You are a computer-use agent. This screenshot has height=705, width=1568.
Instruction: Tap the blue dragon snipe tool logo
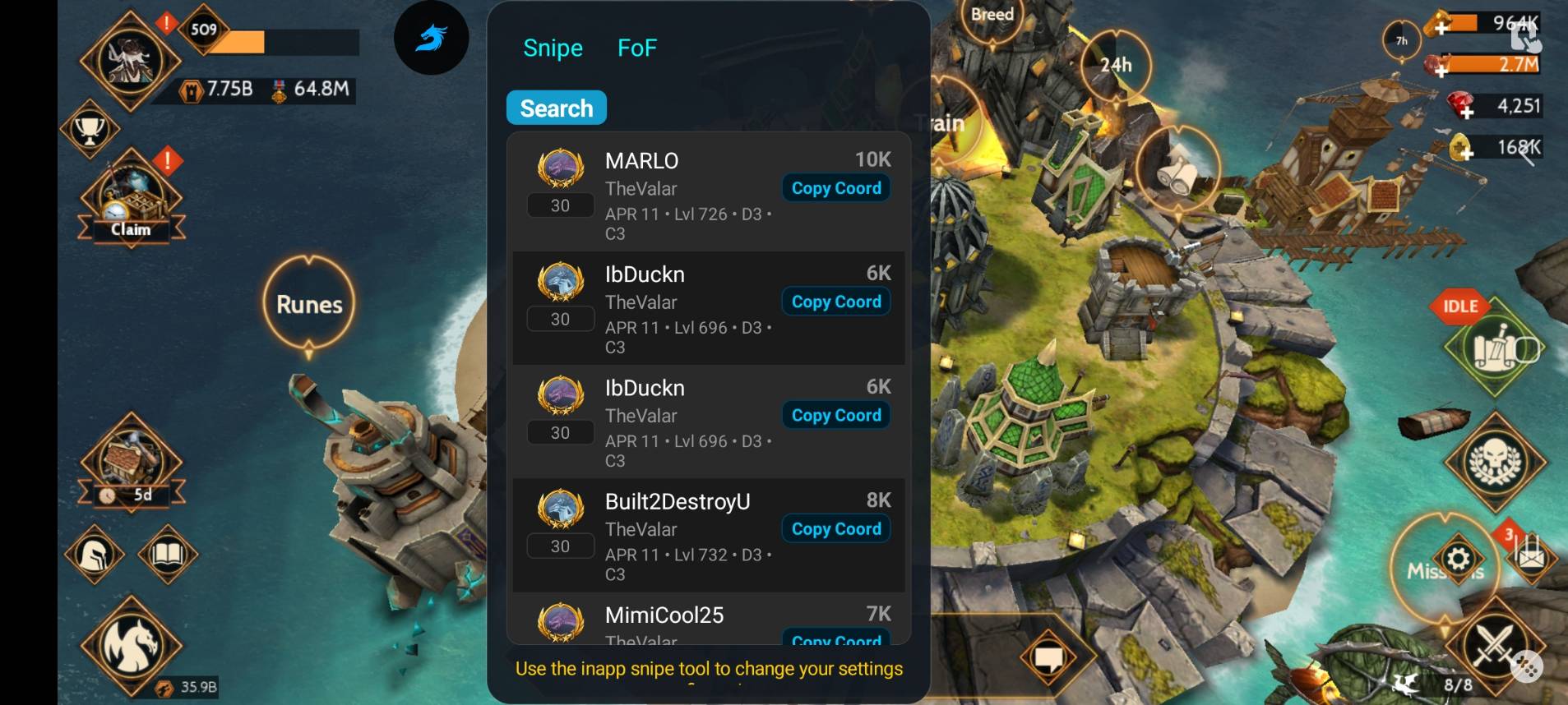tap(431, 38)
